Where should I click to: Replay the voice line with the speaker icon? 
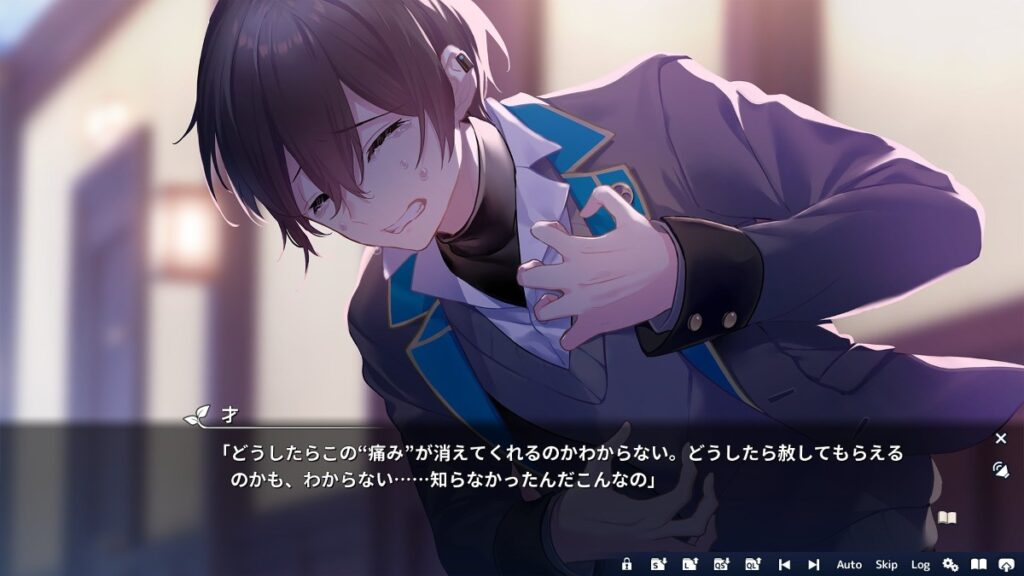(x=1000, y=468)
